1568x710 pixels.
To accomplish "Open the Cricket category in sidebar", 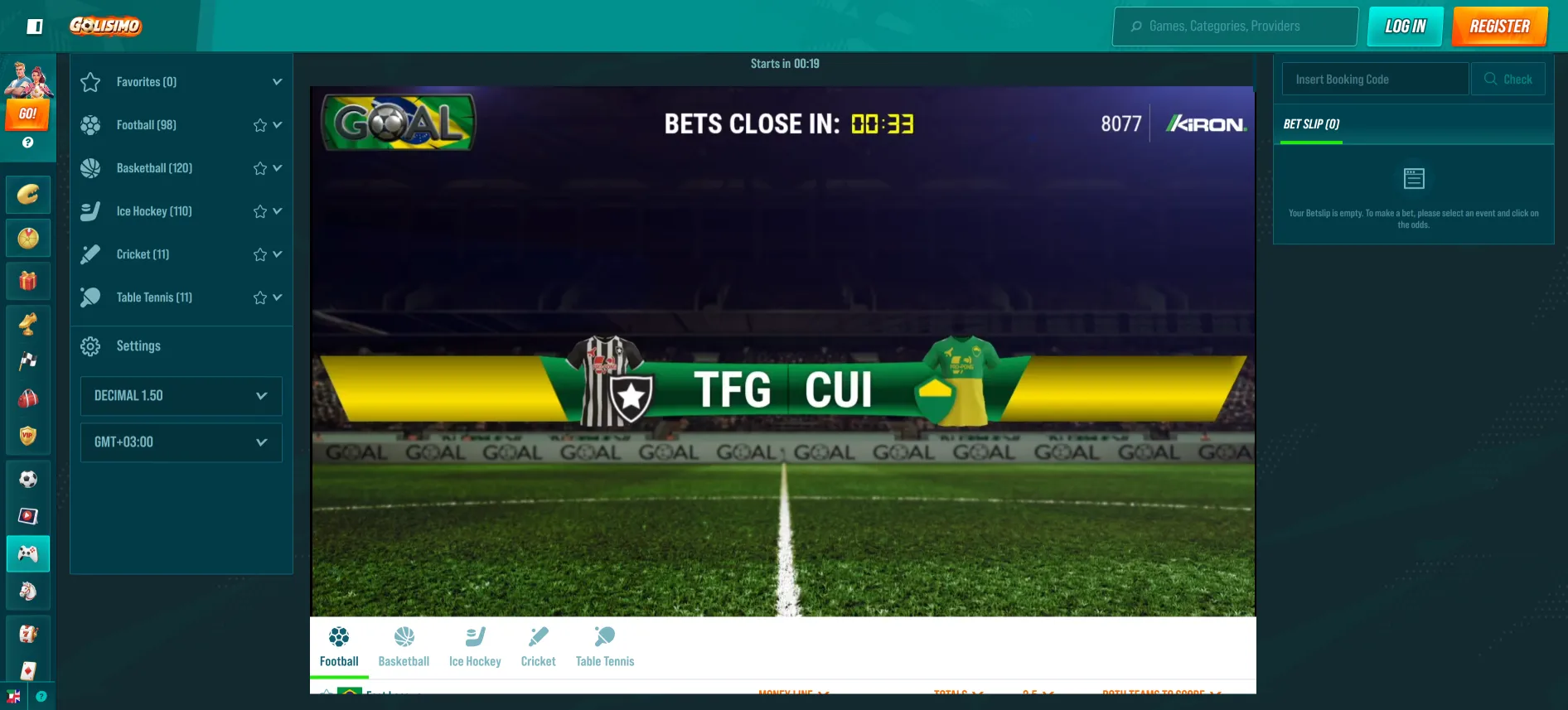I will click(x=142, y=254).
